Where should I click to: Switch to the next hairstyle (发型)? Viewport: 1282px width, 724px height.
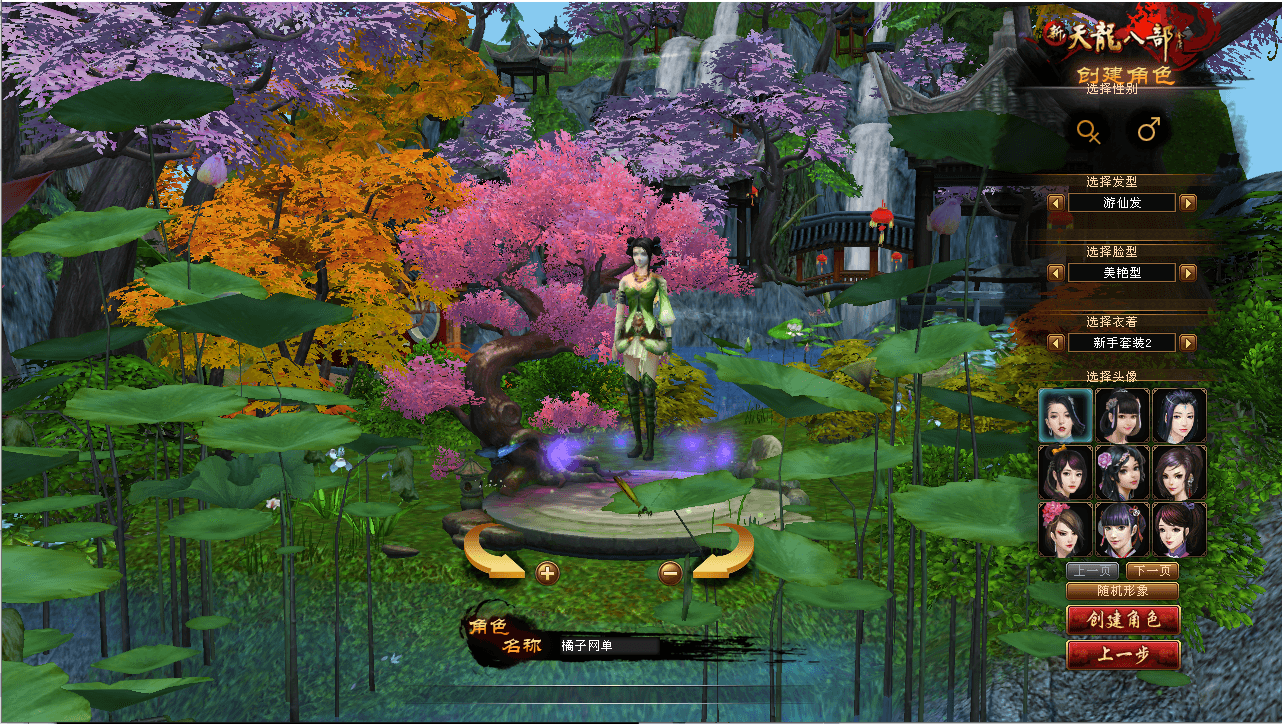1188,203
